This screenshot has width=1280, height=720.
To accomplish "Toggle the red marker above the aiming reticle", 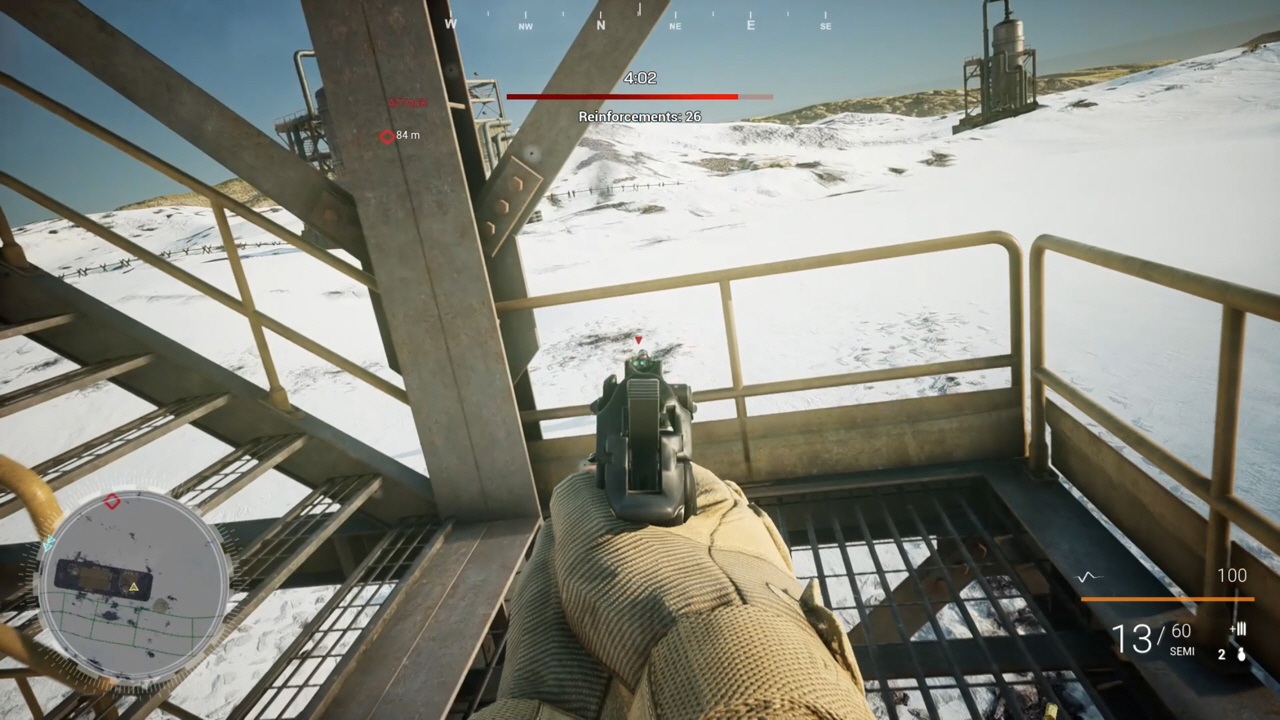I will [x=639, y=340].
